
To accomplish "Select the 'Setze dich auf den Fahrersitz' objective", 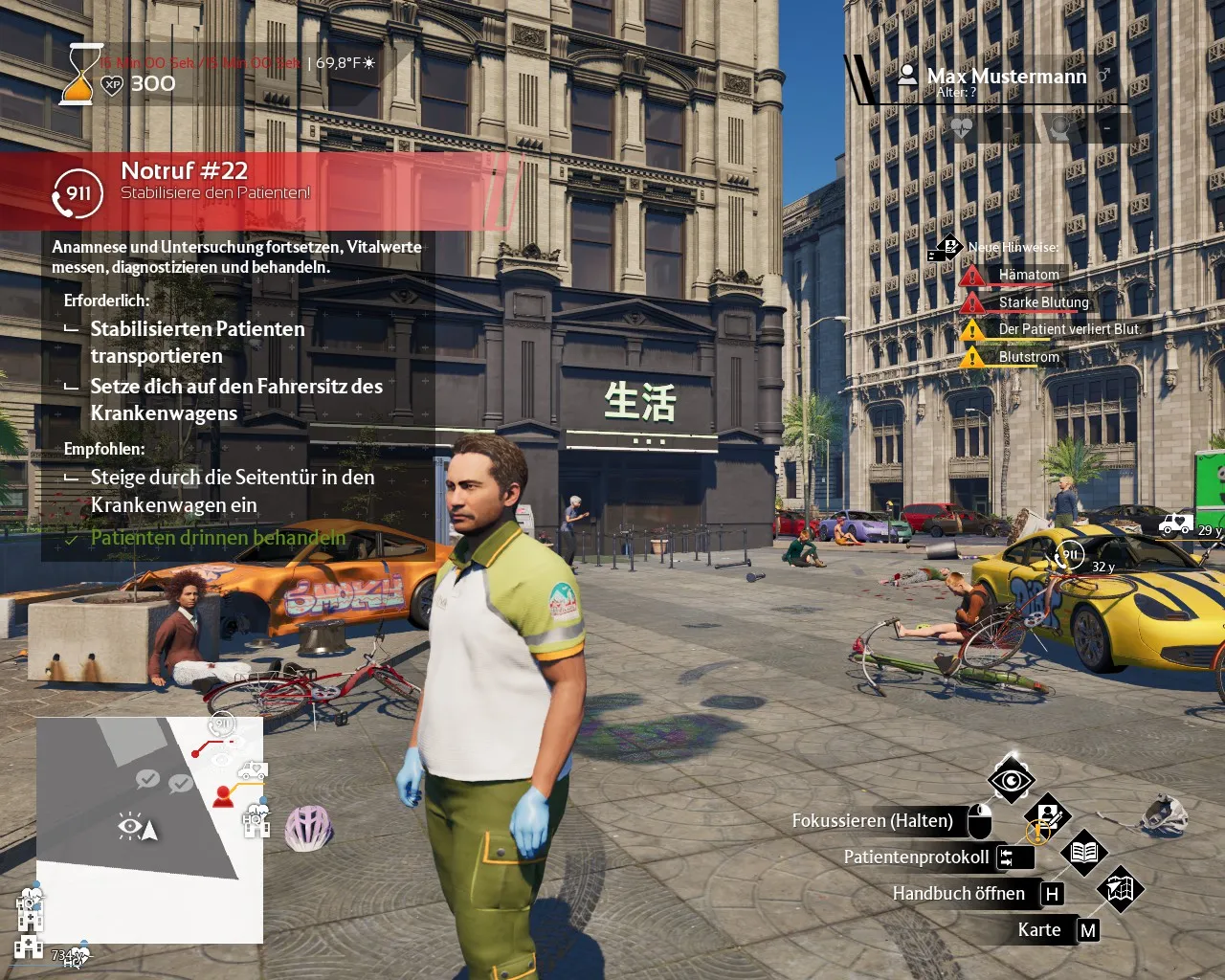I will tap(235, 399).
